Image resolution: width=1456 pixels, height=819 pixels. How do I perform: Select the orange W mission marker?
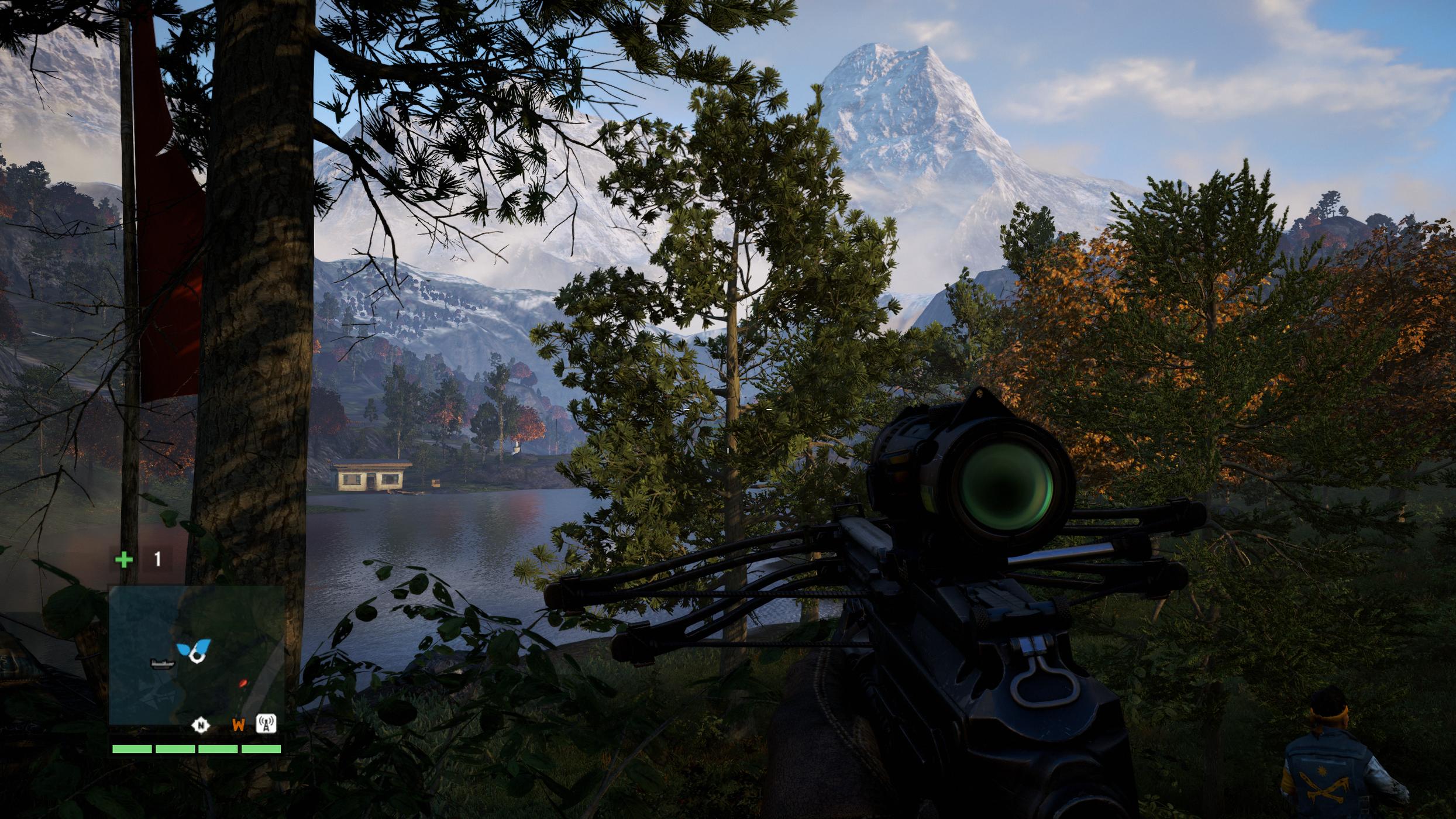tap(238, 725)
